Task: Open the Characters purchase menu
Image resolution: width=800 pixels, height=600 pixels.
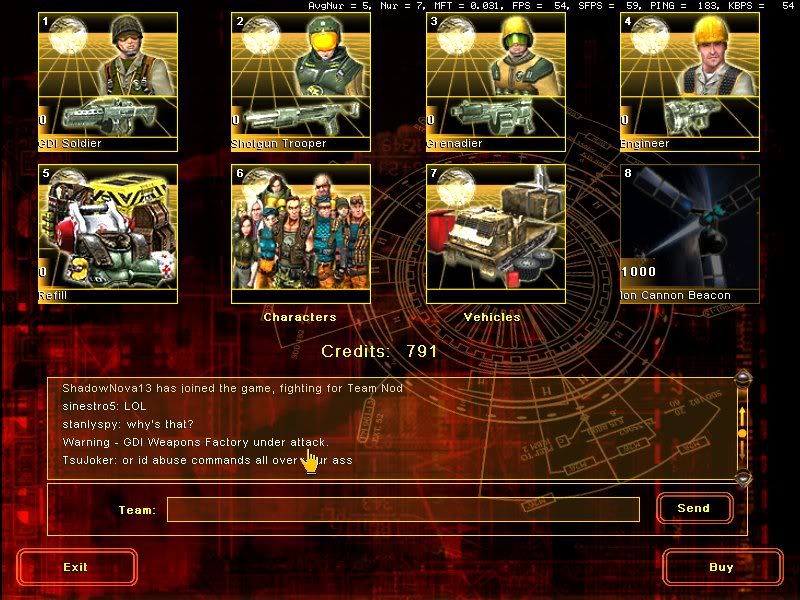Action: [301, 233]
